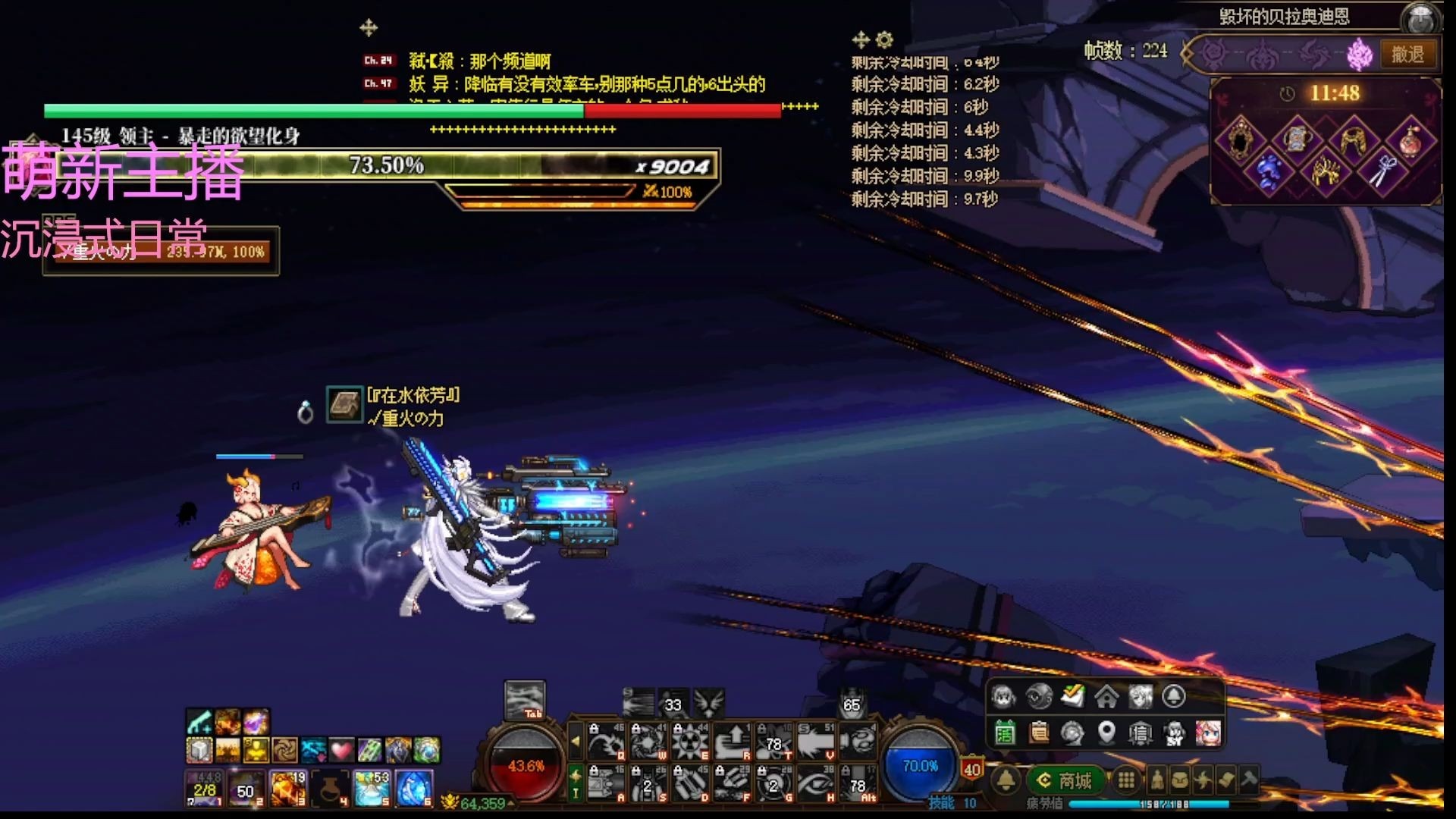Use the blue crystal item in slot 6
The image size is (1456, 819).
tap(414, 788)
